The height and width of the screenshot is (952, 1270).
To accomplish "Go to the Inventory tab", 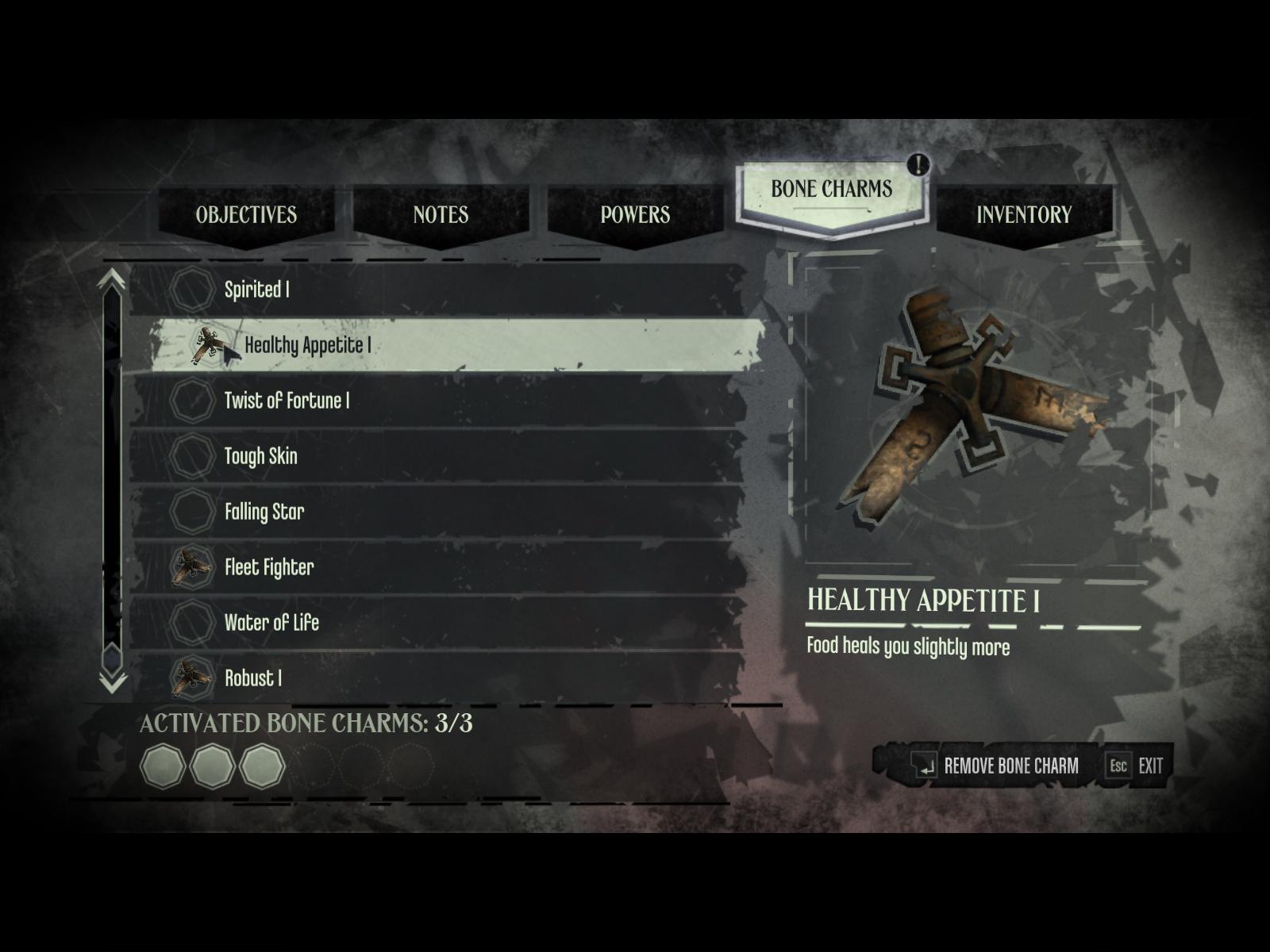I will (x=1023, y=214).
